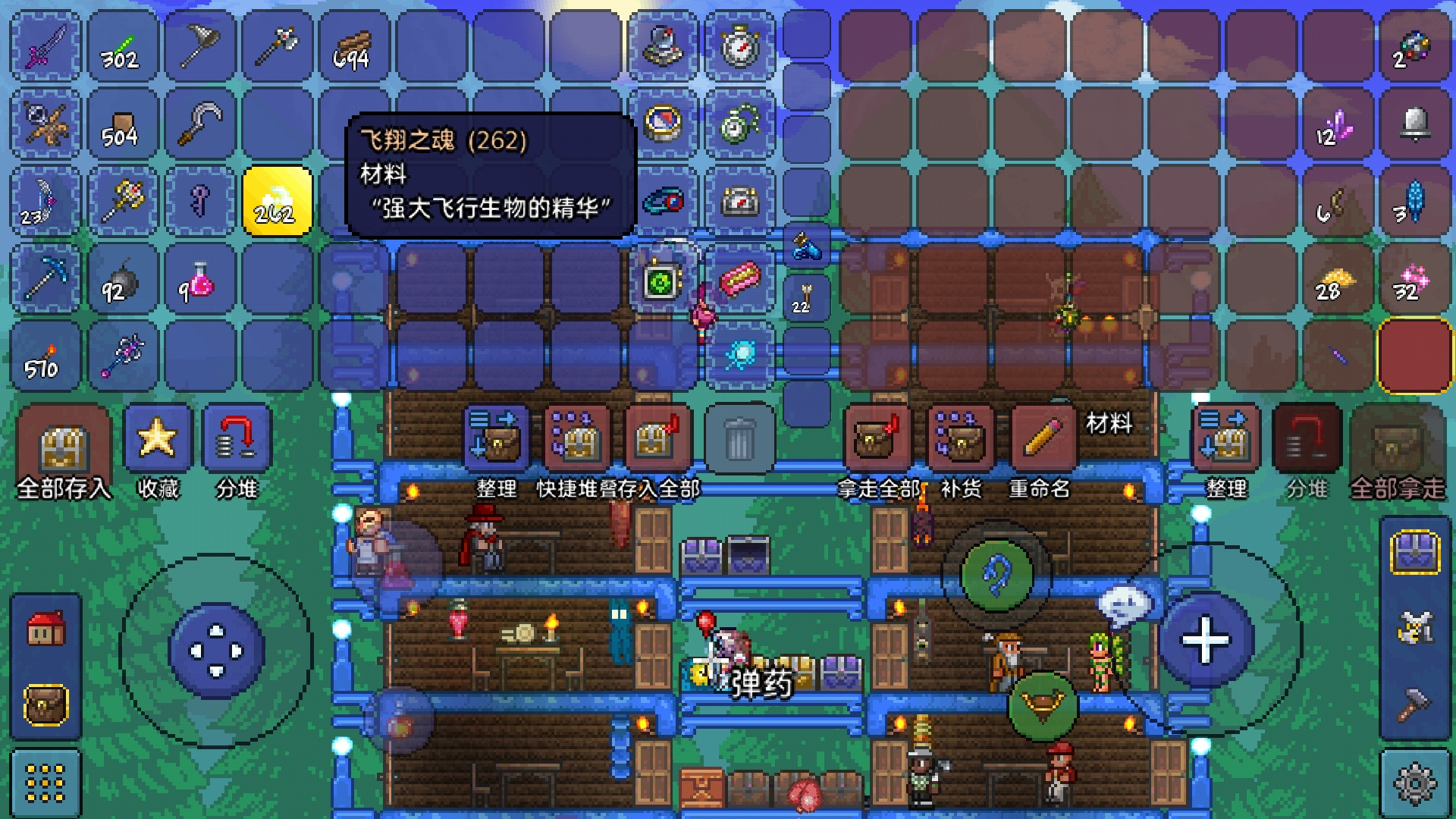Select the wood stack of 694
Image resolution: width=1456 pixels, height=819 pixels.
(353, 47)
